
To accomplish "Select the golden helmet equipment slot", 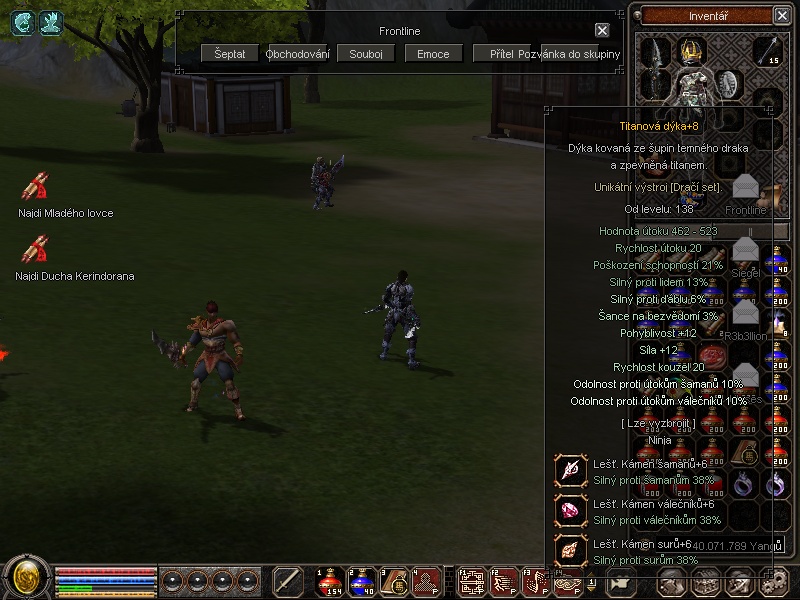I will (x=691, y=50).
